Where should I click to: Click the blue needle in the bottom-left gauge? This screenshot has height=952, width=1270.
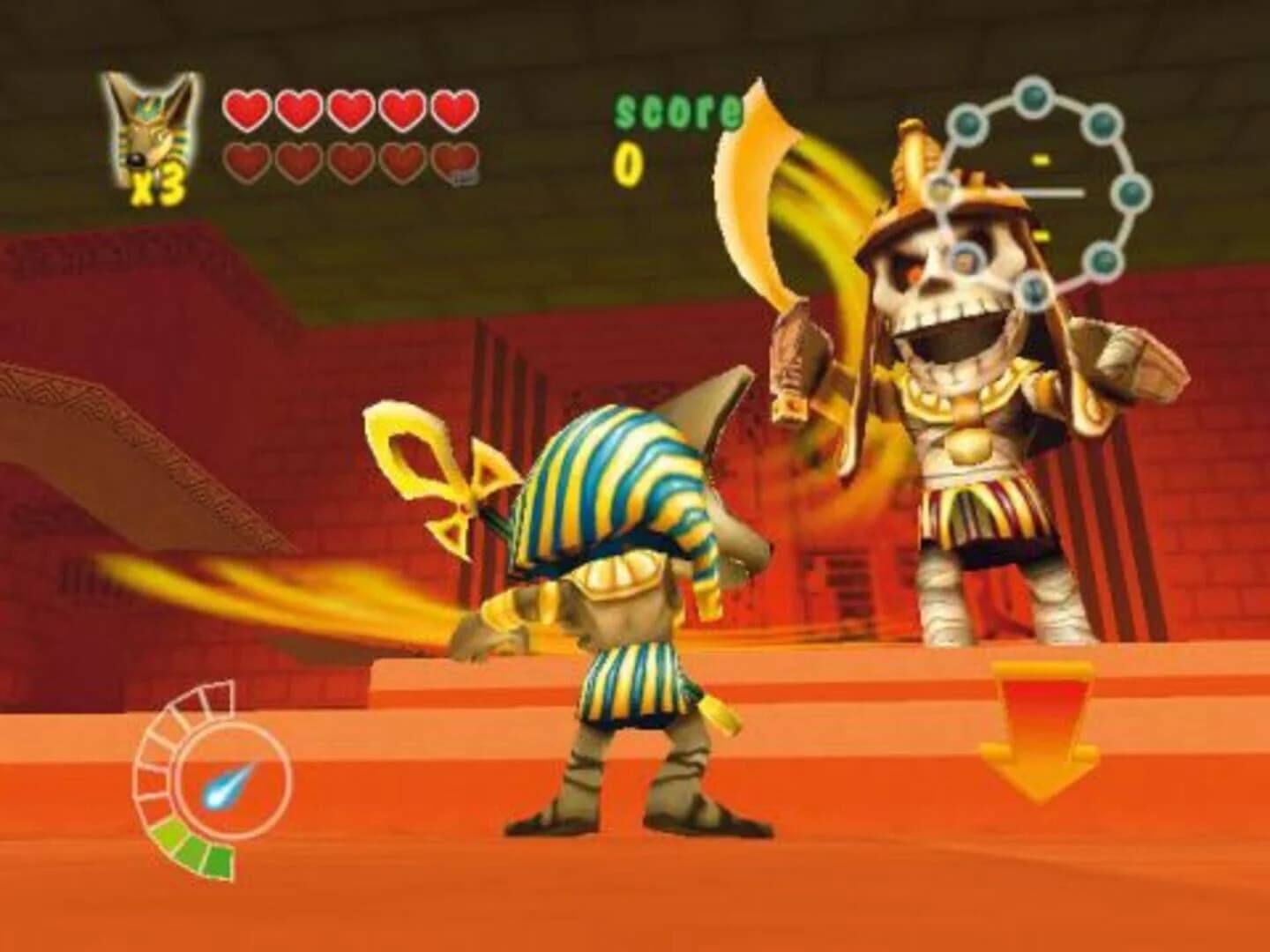point(223,787)
